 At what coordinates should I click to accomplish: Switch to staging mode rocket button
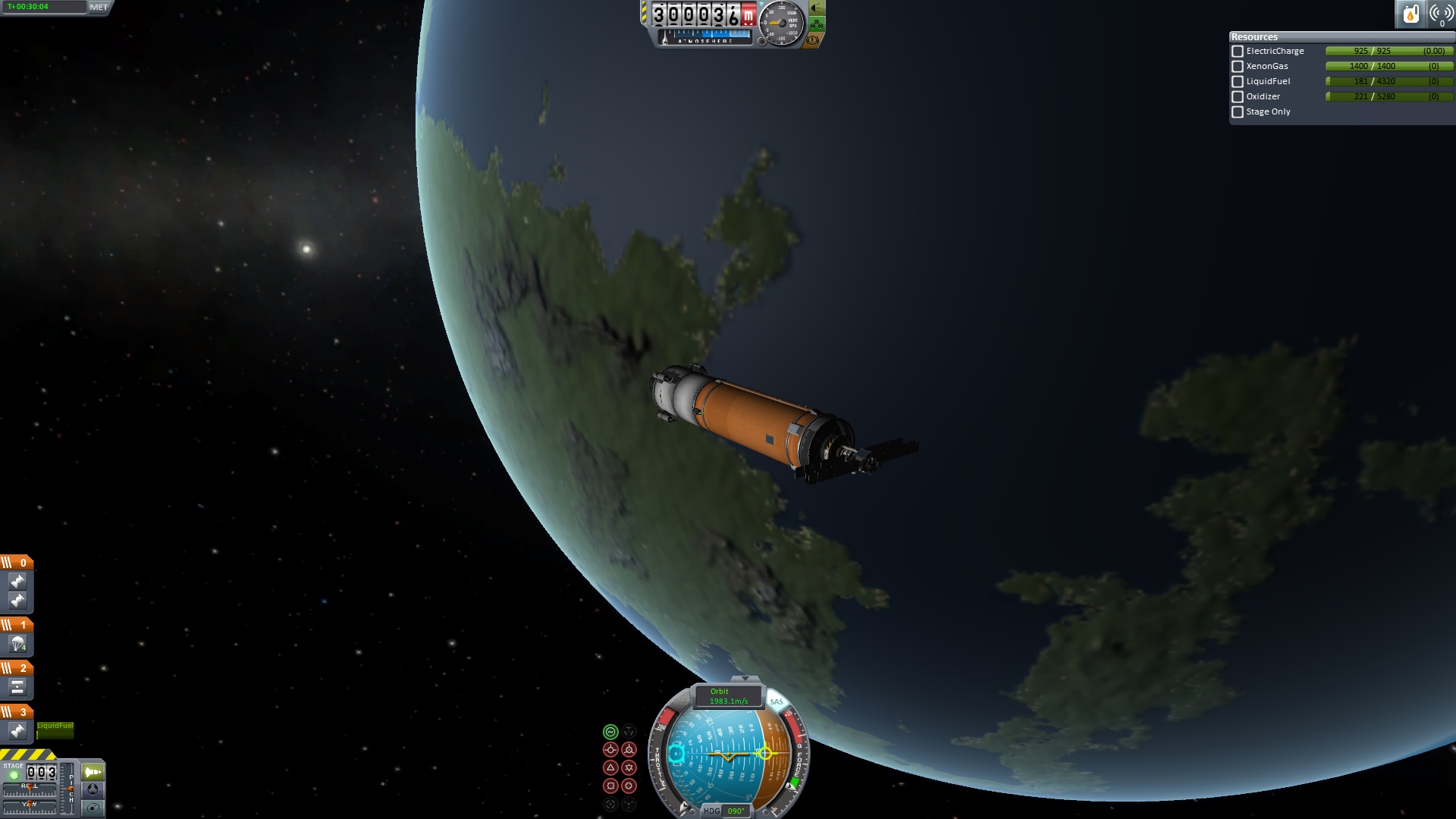(x=93, y=772)
